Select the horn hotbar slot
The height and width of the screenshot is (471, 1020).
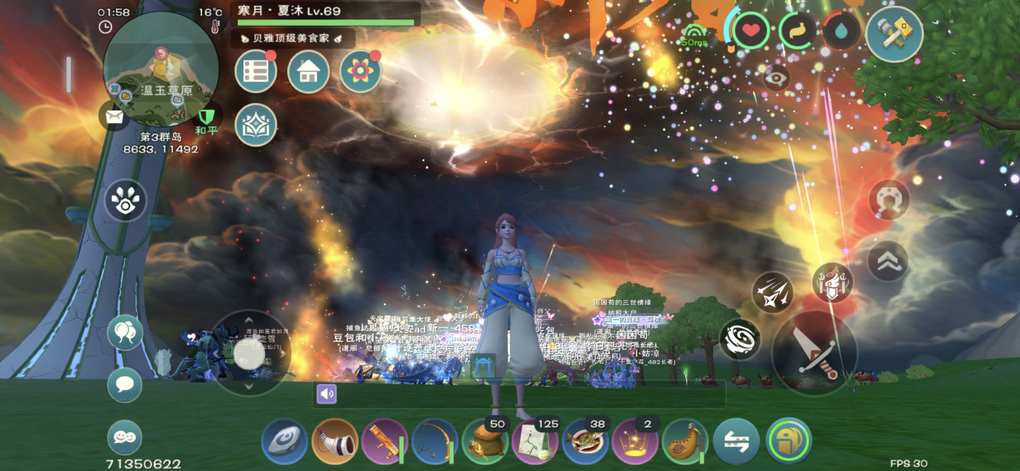coord(335,441)
